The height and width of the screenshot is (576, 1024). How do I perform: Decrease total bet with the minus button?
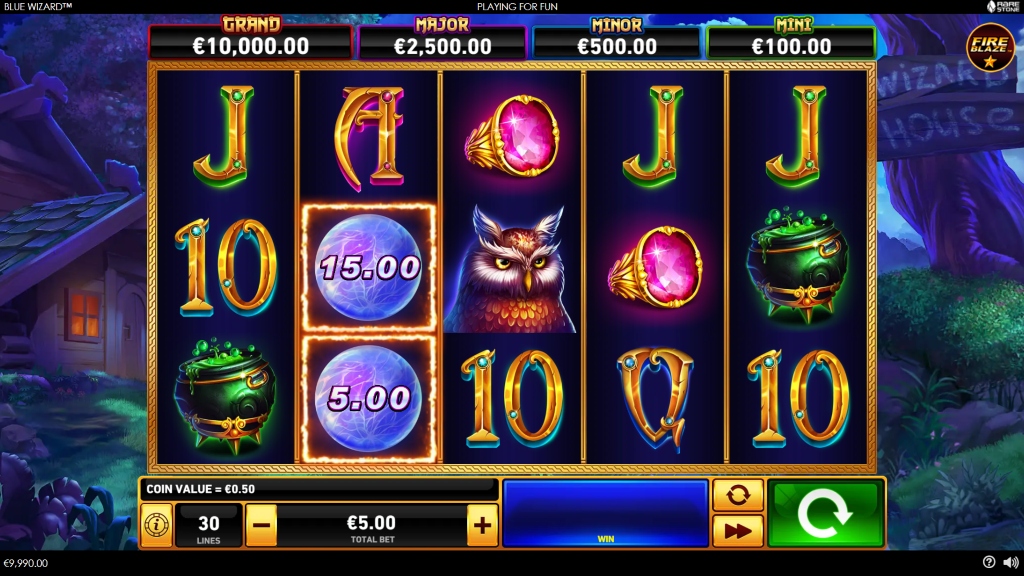pos(261,524)
